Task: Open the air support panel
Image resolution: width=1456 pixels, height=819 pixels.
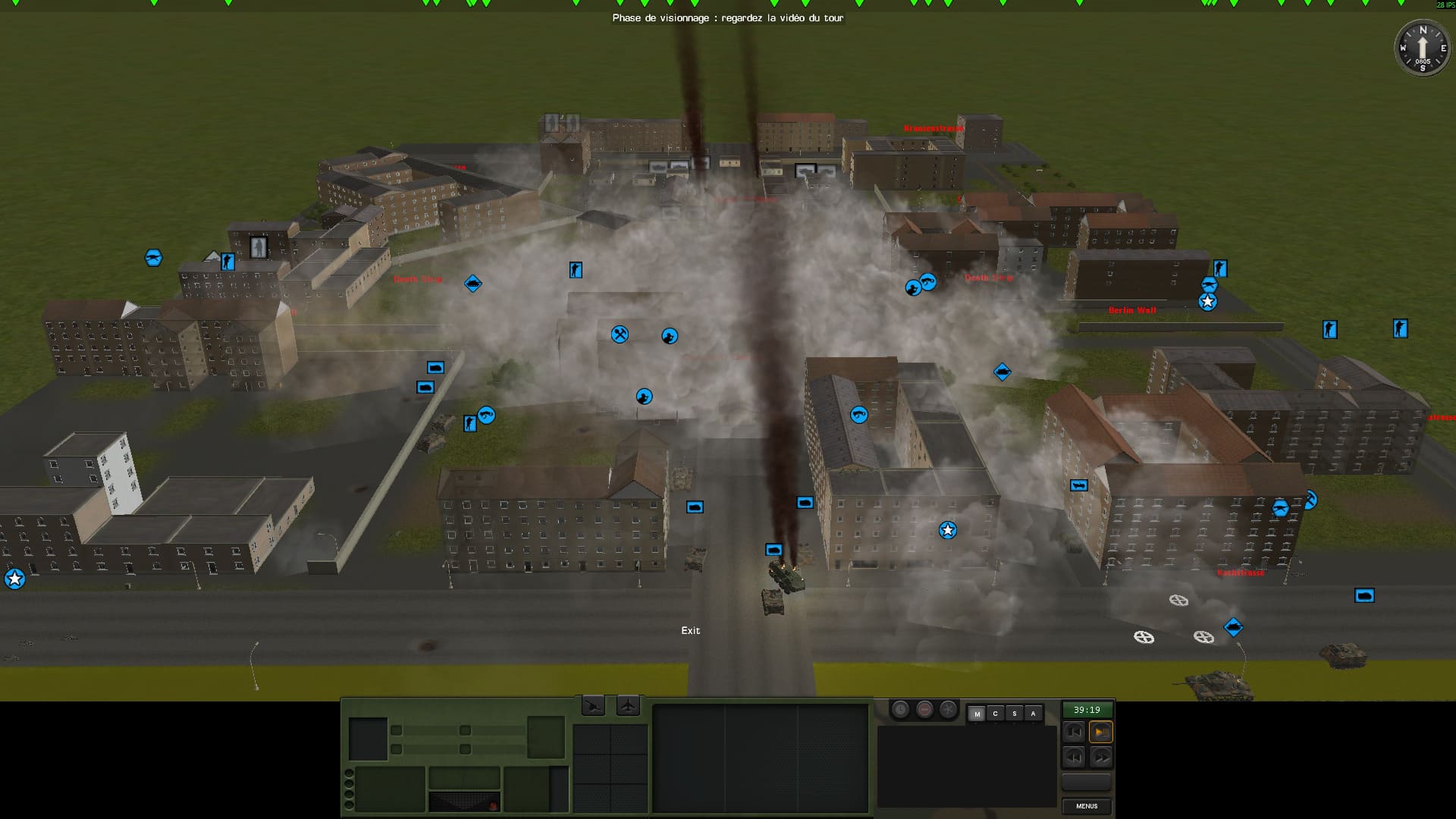Action: click(x=628, y=707)
